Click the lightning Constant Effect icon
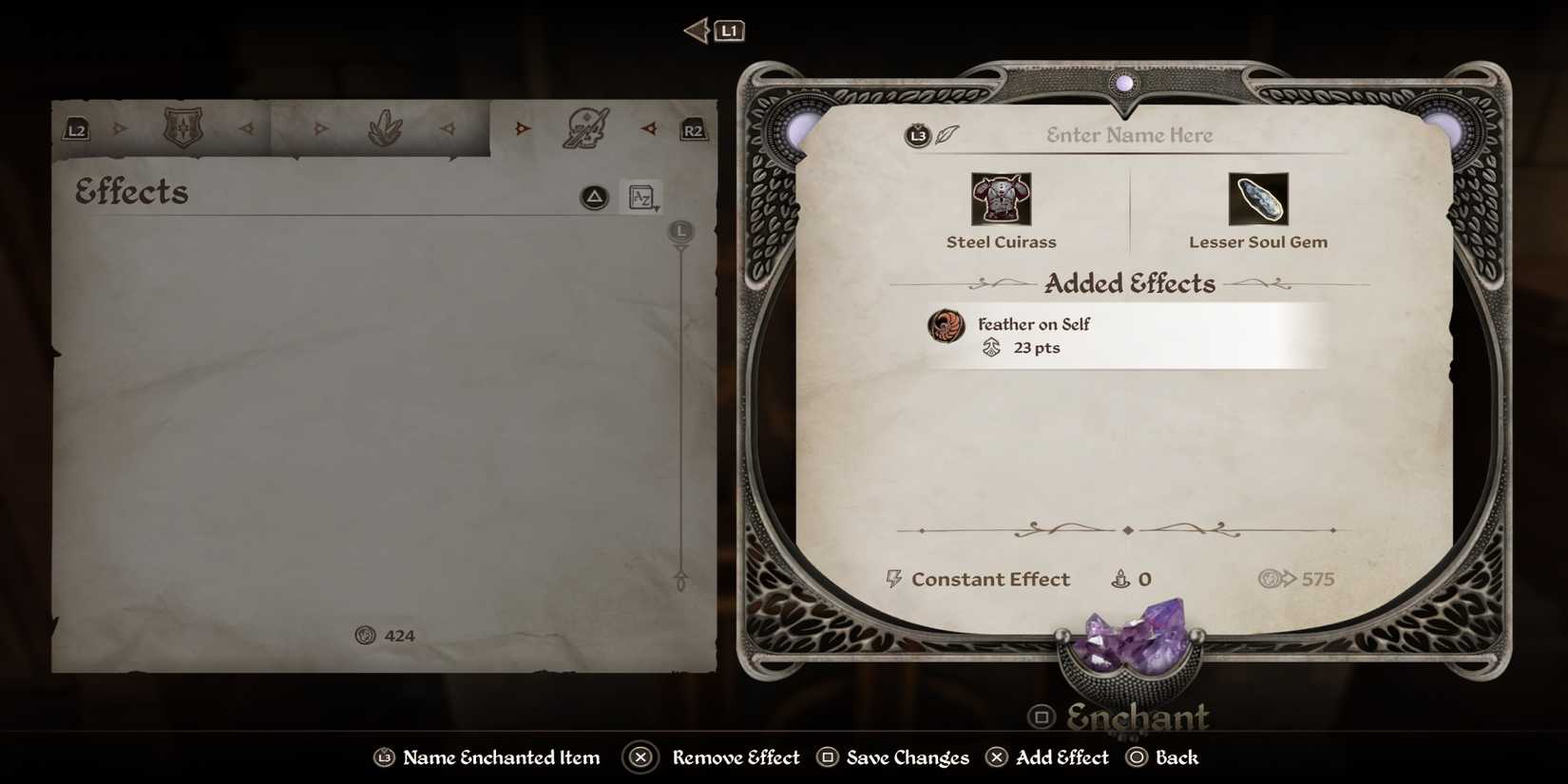 (x=891, y=579)
